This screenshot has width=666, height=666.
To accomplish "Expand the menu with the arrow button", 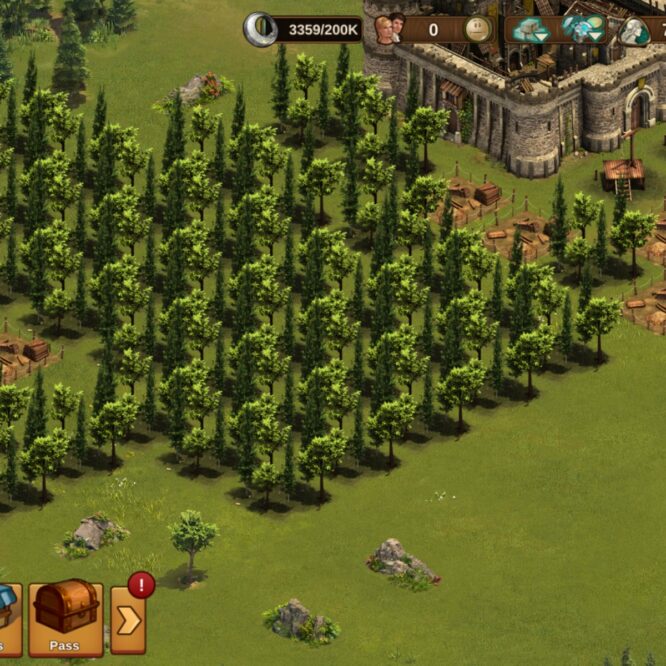I will tap(128, 620).
